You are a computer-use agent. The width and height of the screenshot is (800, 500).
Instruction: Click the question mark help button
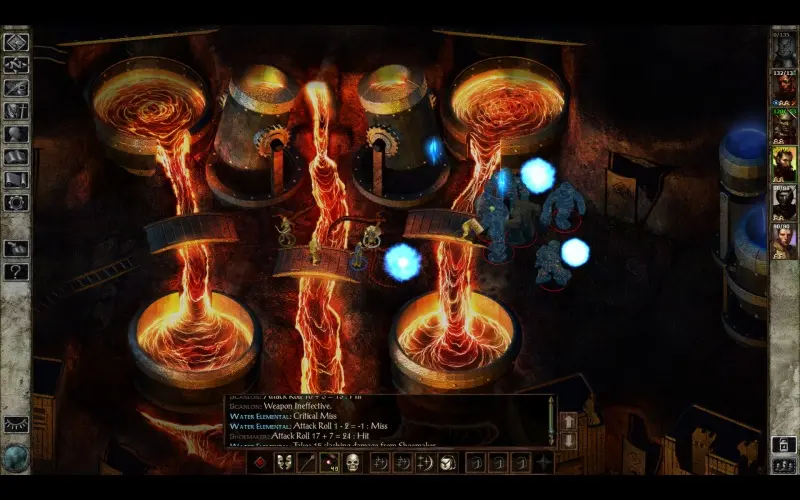[16, 271]
